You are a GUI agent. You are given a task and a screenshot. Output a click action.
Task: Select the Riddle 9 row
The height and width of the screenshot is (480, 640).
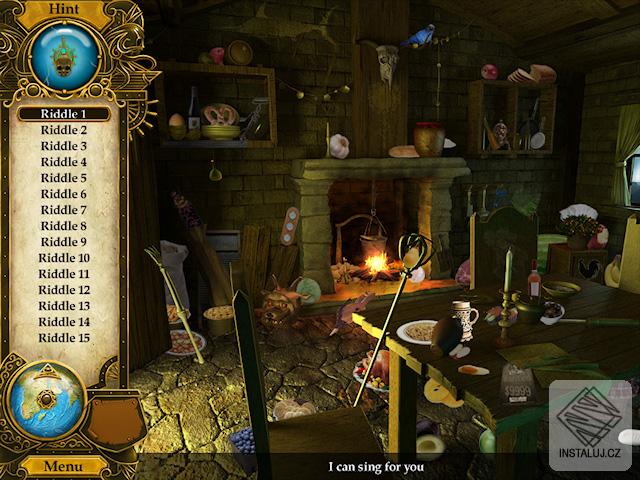tap(63, 242)
